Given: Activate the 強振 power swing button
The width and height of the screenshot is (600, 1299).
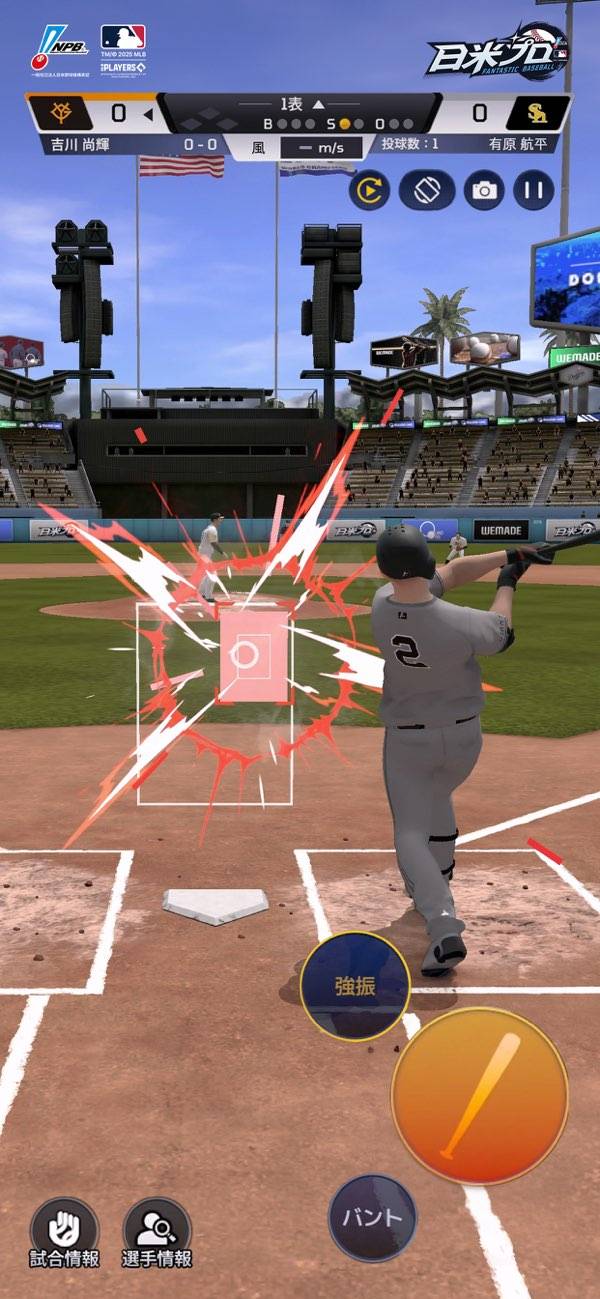Looking at the screenshot, I should pos(355,987).
